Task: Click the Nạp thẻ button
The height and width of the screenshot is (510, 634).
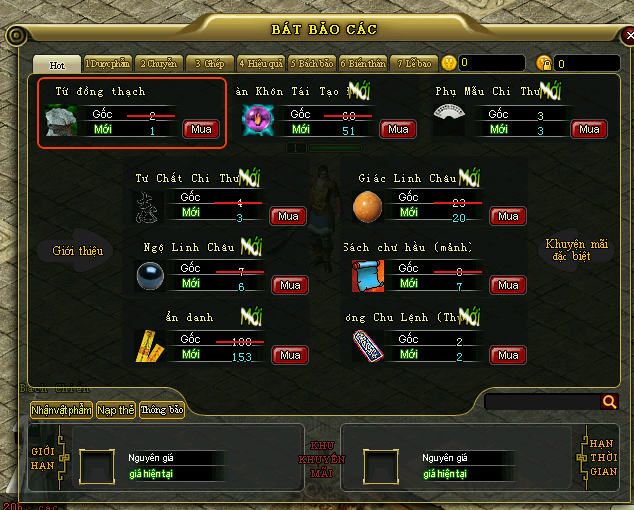Action: (x=116, y=410)
